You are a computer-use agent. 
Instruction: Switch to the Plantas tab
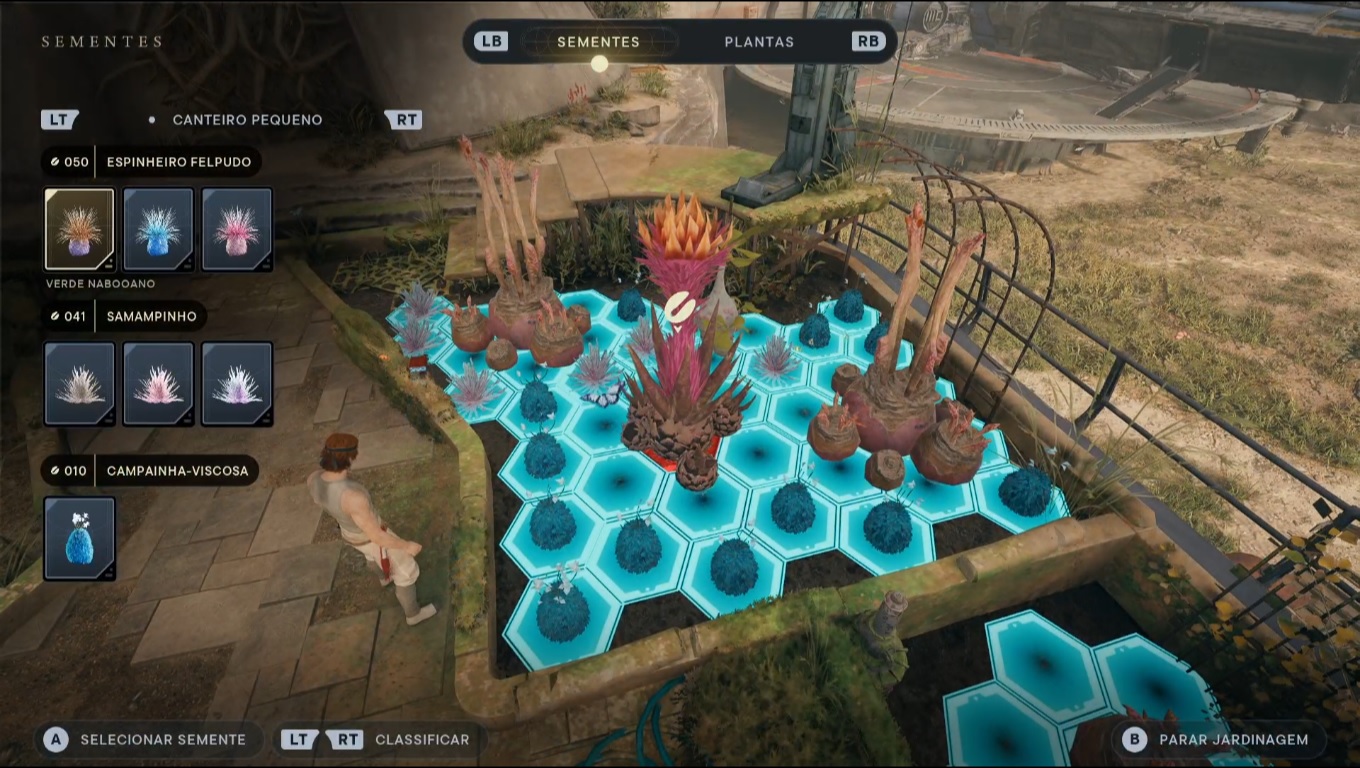click(758, 42)
